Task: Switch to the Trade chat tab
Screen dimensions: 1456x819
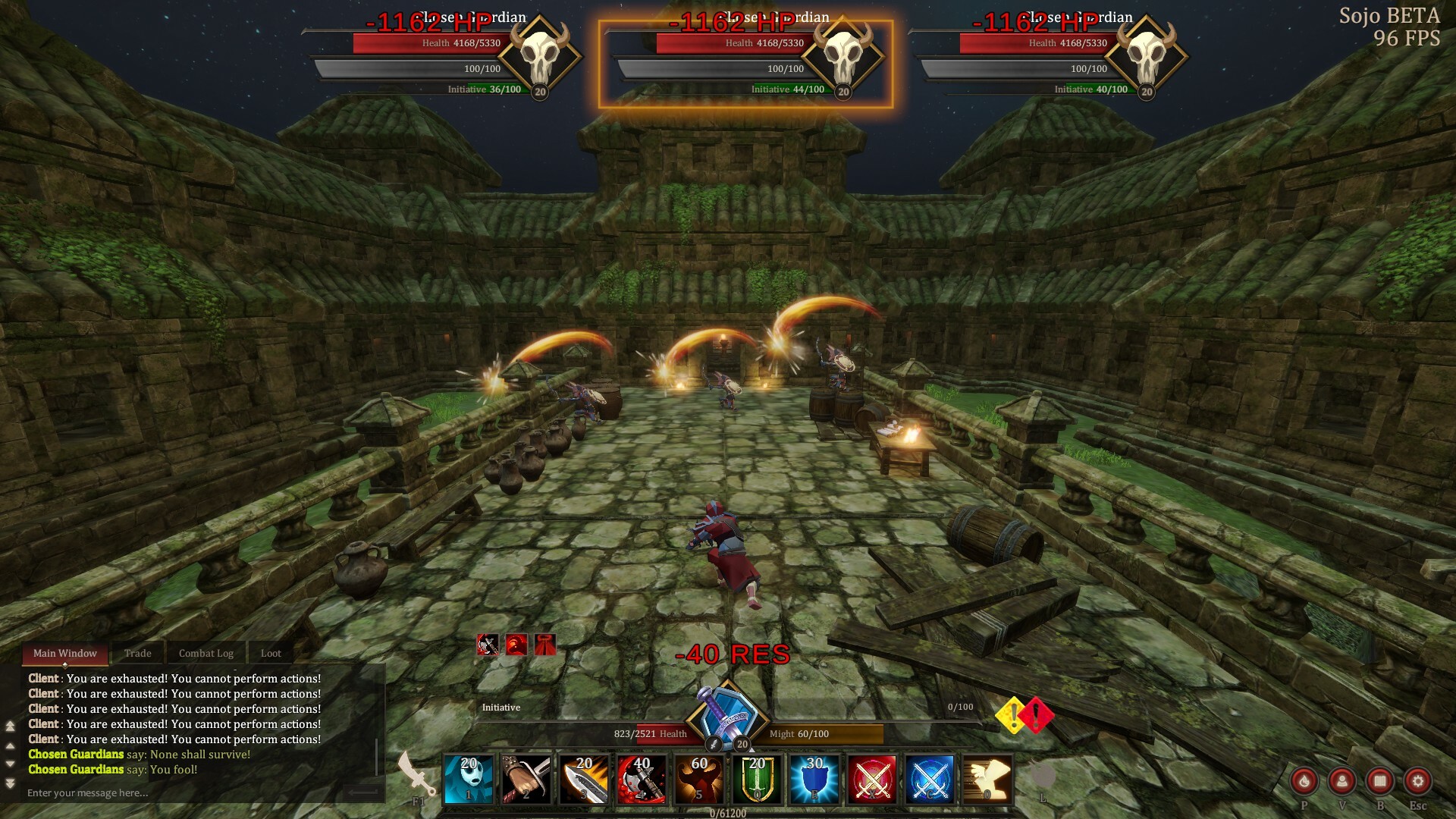Action: tap(138, 653)
